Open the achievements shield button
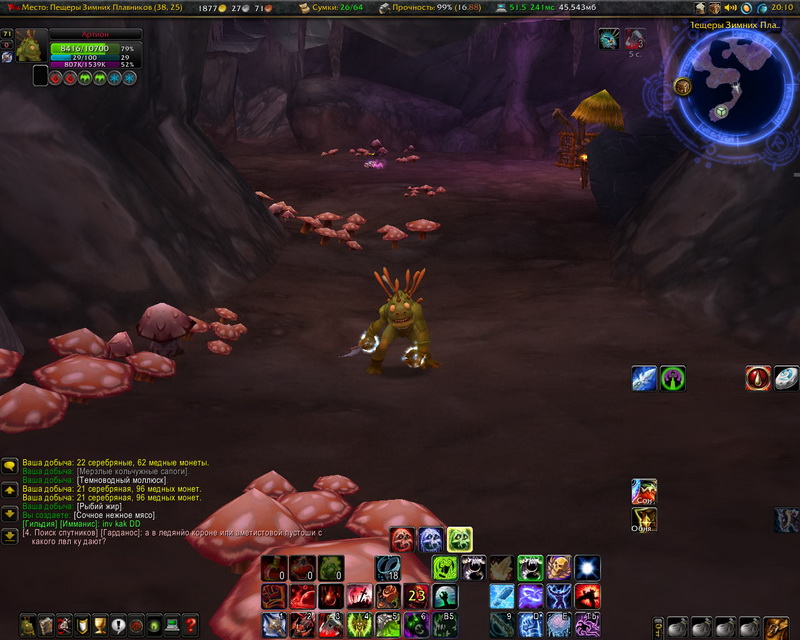The image size is (800, 640). [x=83, y=626]
